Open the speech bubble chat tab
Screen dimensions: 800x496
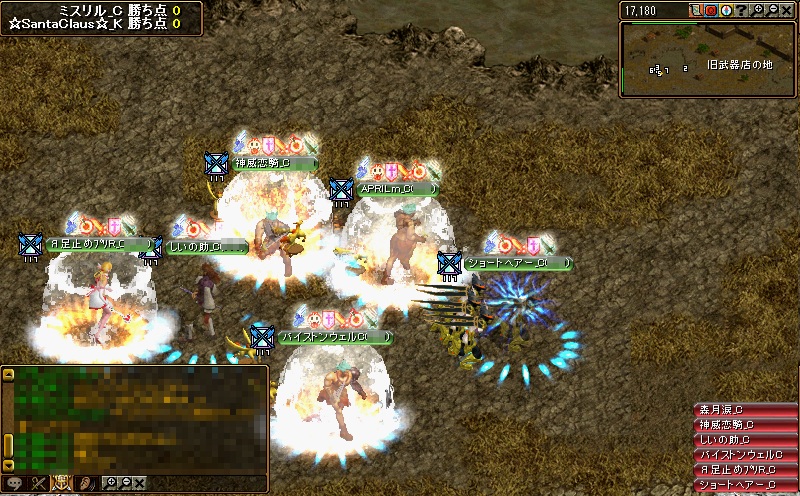pyautogui.click(x=15, y=483)
